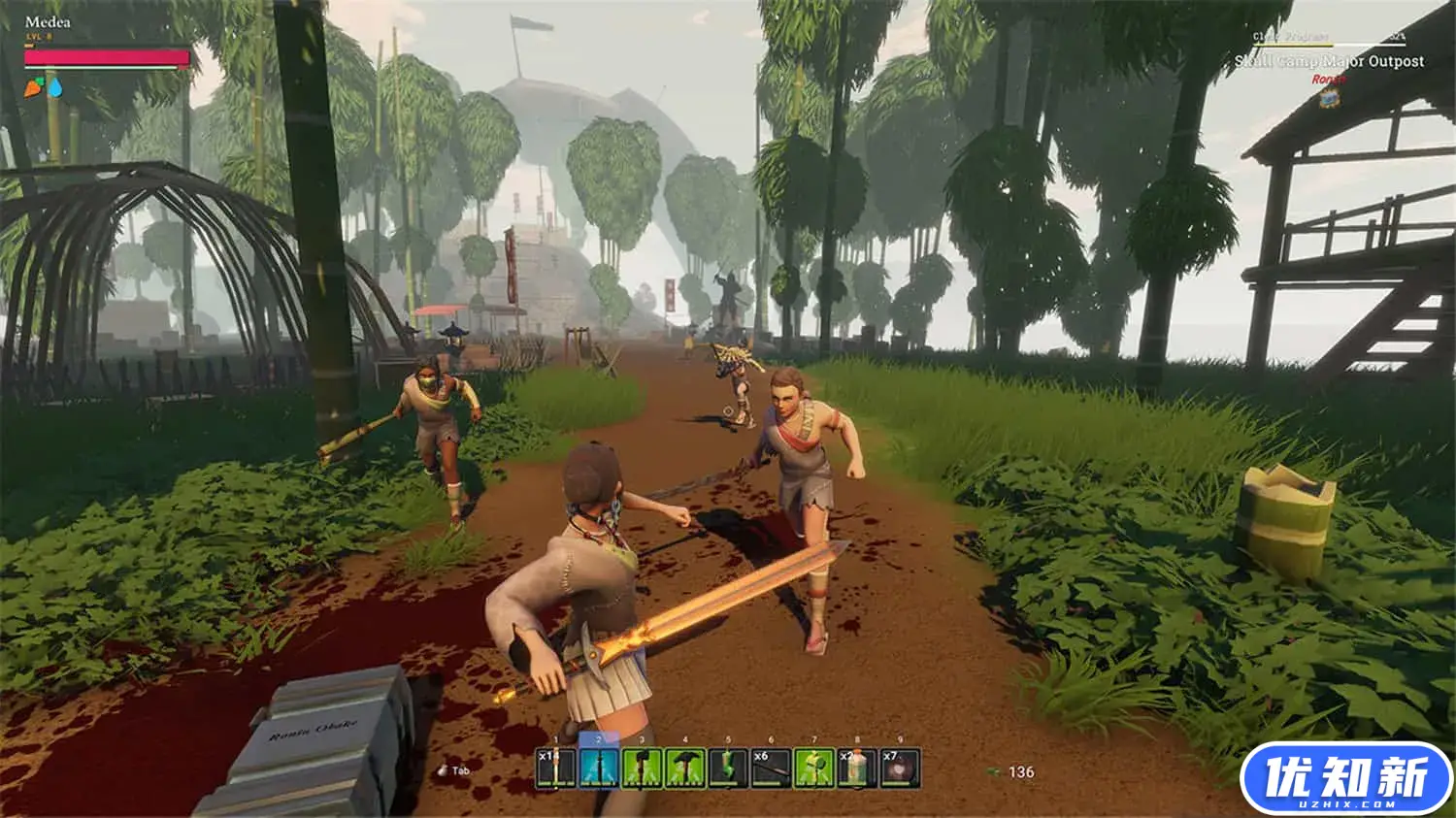The width and height of the screenshot is (1456, 818).
Task: Choose the axe in hotbar slot 3
Action: pos(642,768)
